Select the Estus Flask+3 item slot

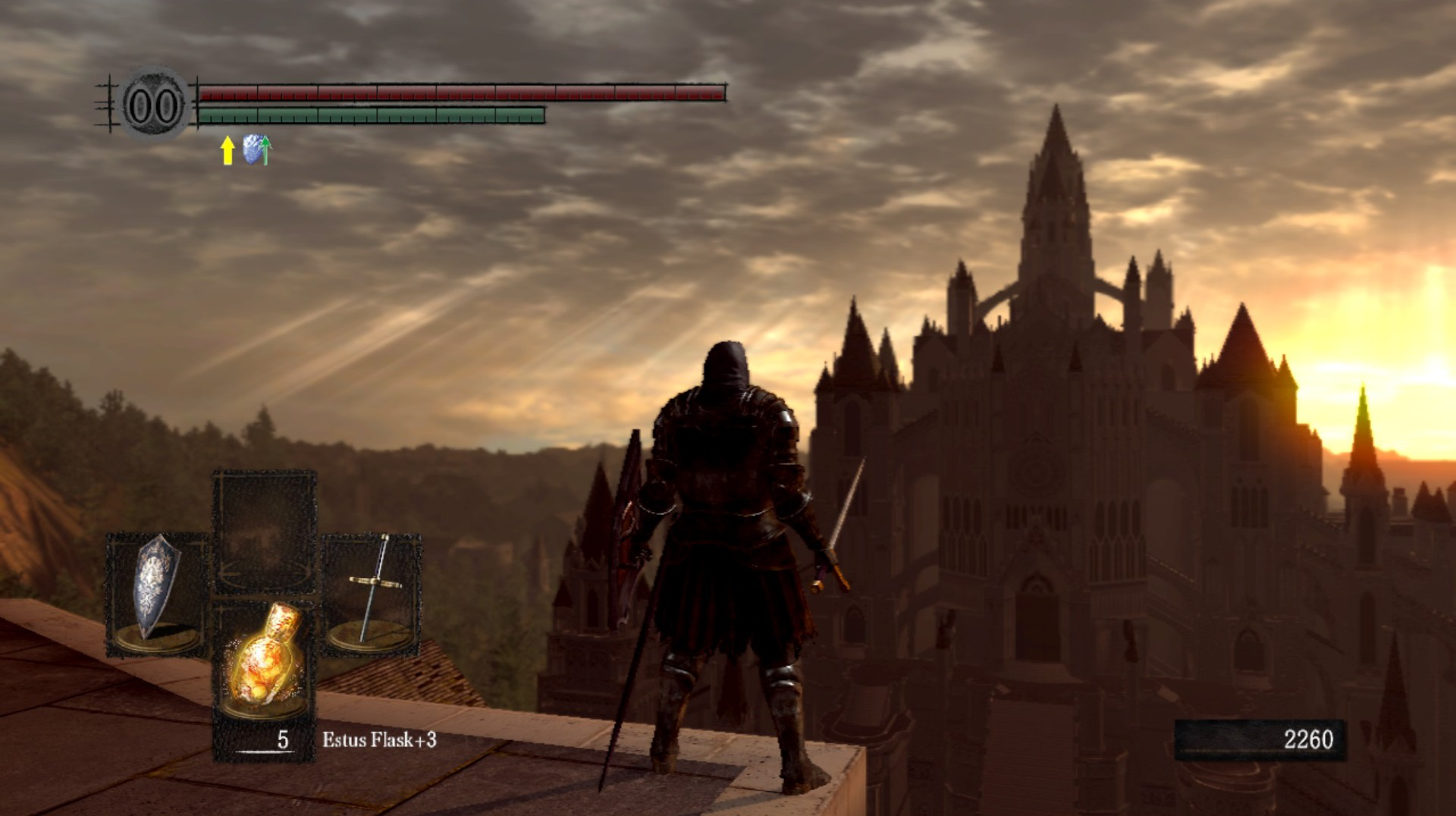264,661
